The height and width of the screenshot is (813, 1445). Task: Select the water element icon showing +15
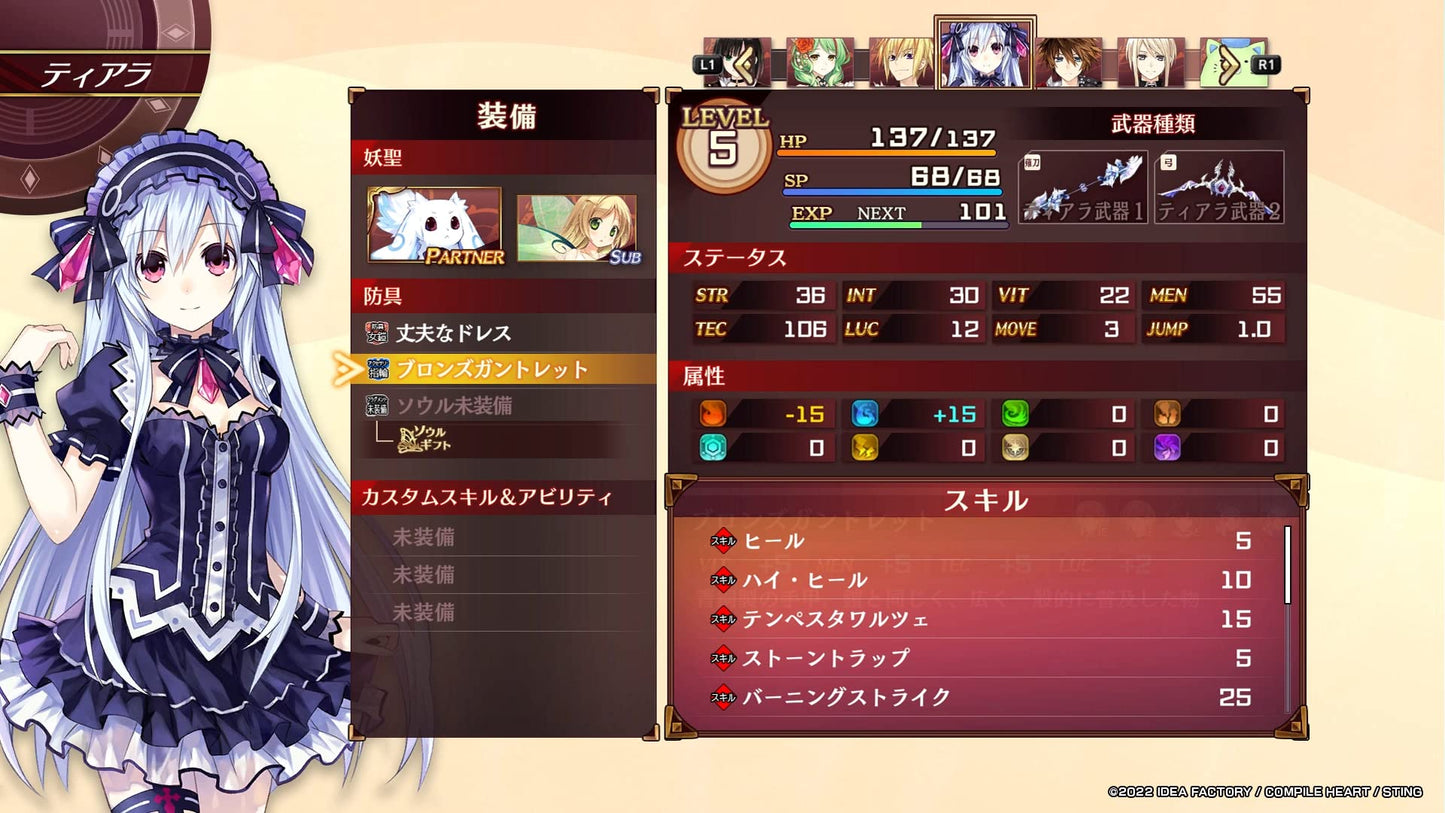pos(867,412)
